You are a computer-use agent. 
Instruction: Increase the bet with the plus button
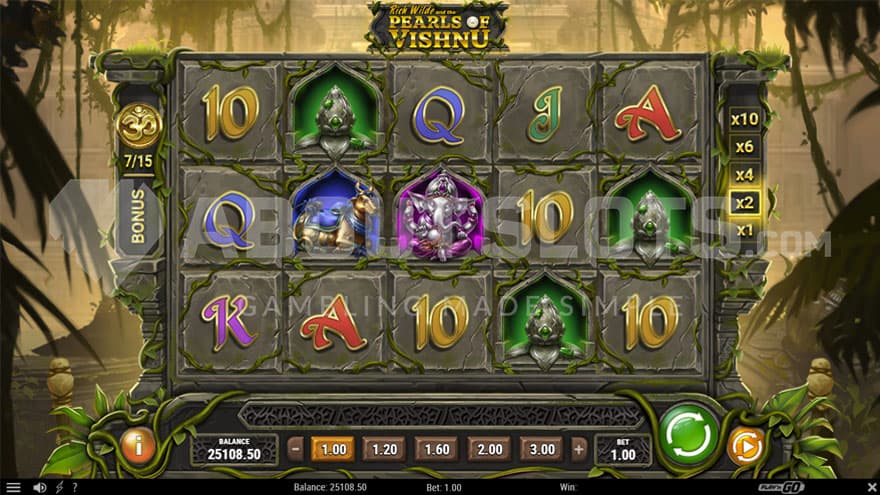579,449
